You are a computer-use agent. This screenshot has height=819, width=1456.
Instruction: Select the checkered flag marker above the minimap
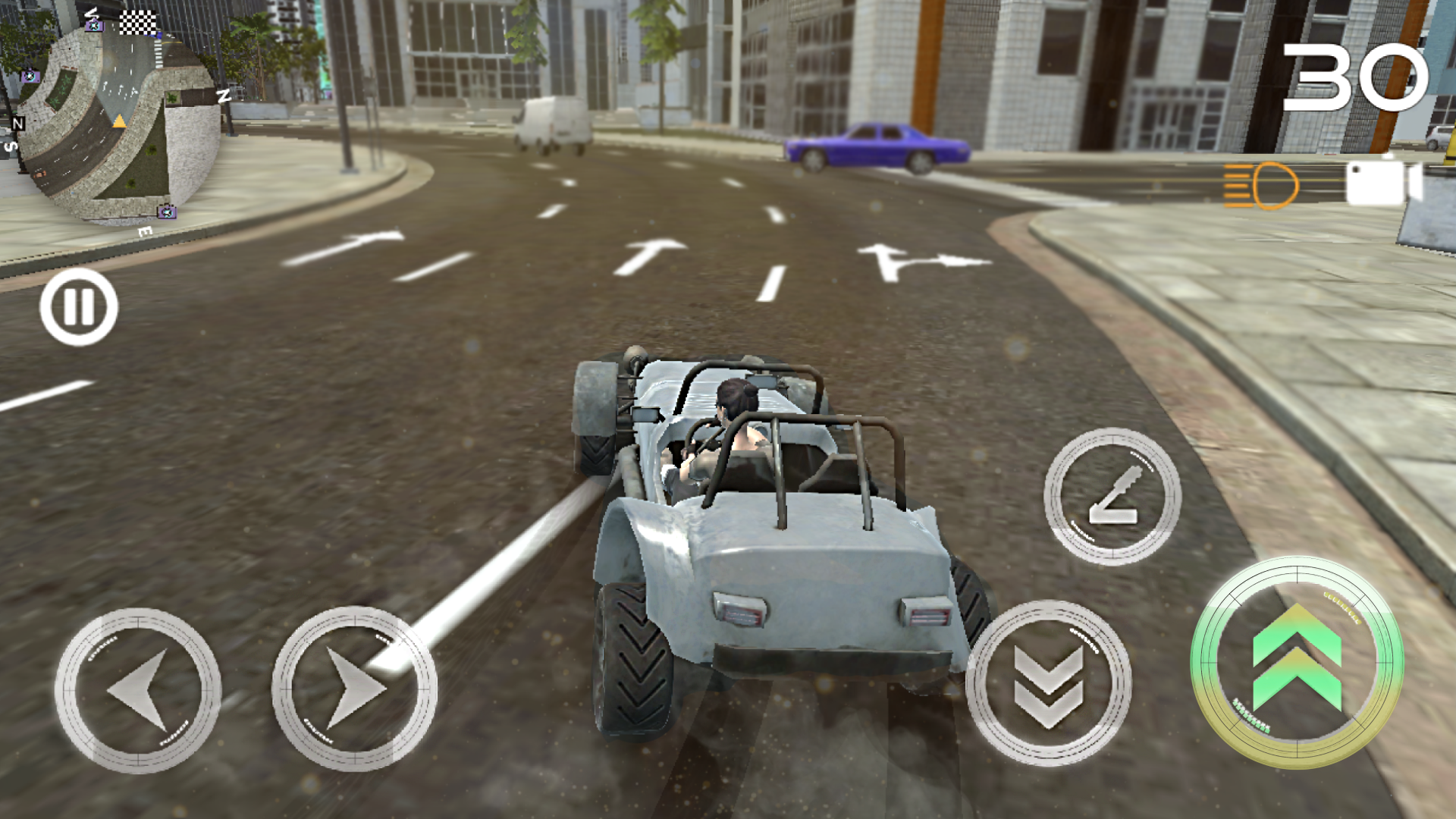138,21
